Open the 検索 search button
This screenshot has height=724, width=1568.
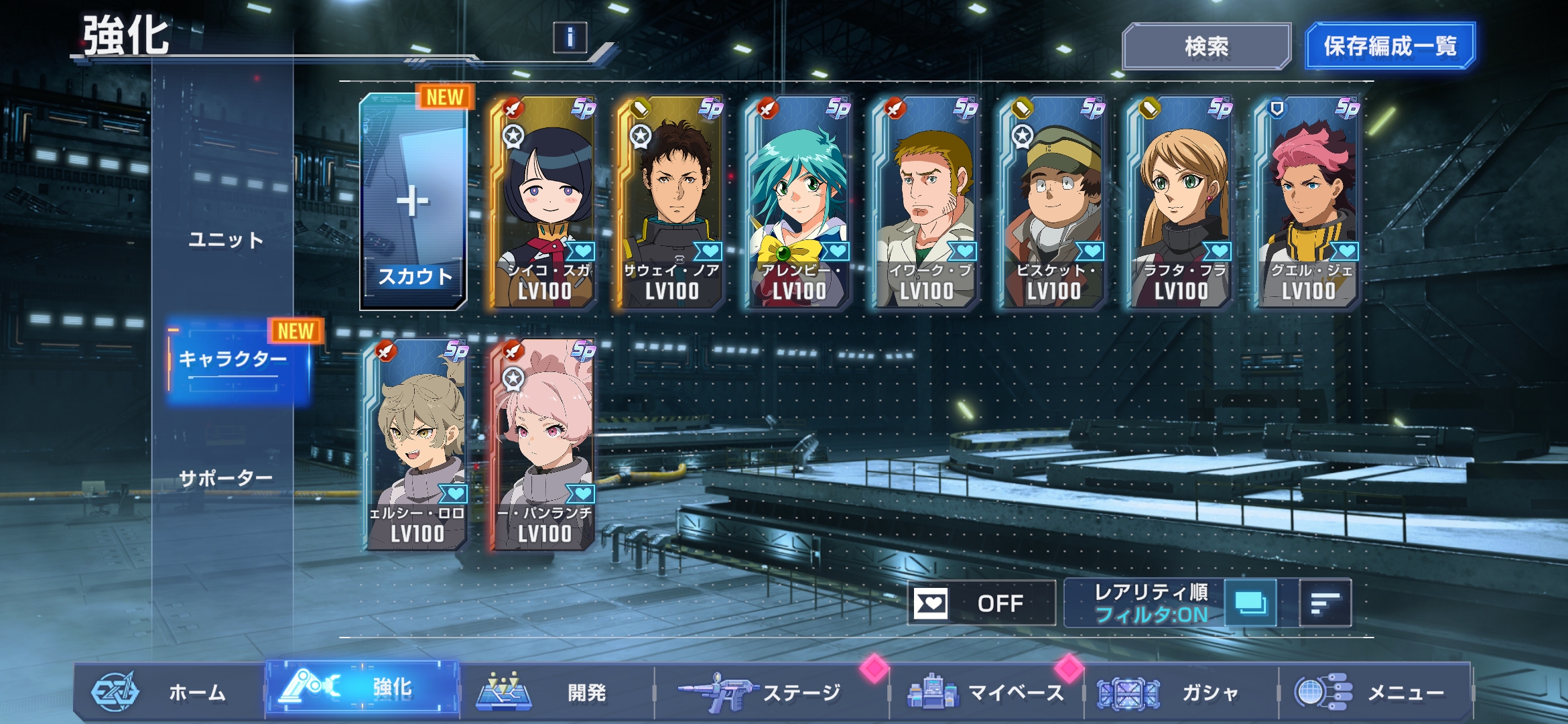pyautogui.click(x=1206, y=46)
